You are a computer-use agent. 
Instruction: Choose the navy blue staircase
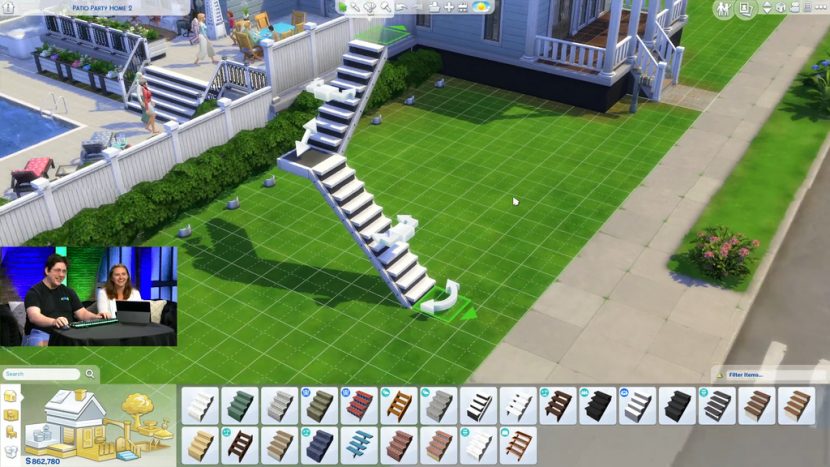[319, 445]
